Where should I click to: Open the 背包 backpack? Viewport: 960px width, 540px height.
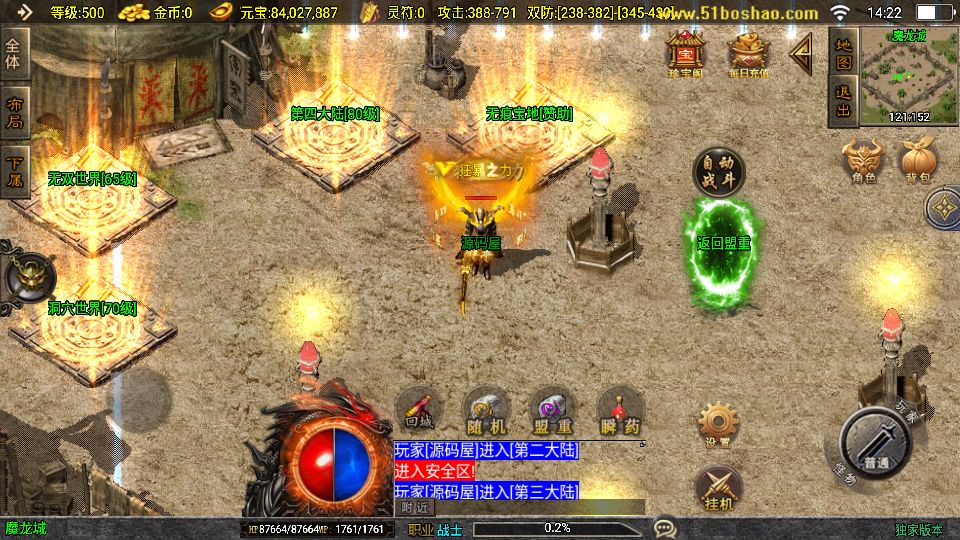tap(919, 160)
